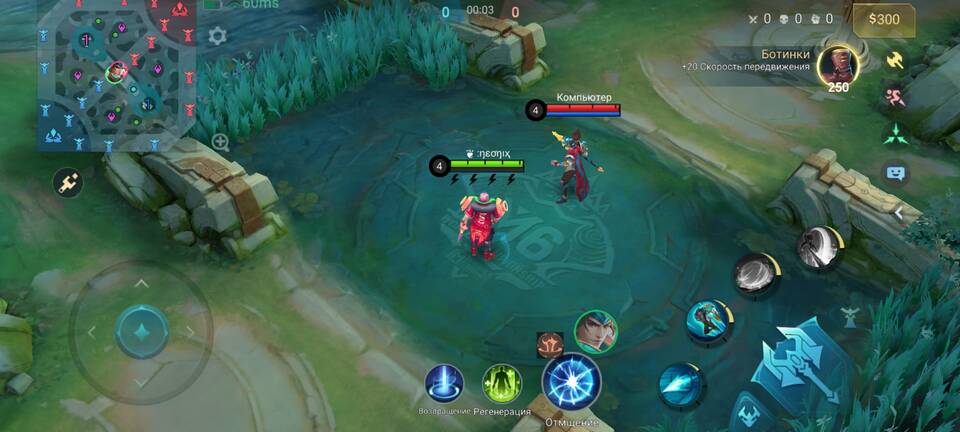Viewport: 960px width, 432px height.
Task: Open the shop via the $300 gold button
Action: [x=883, y=19]
